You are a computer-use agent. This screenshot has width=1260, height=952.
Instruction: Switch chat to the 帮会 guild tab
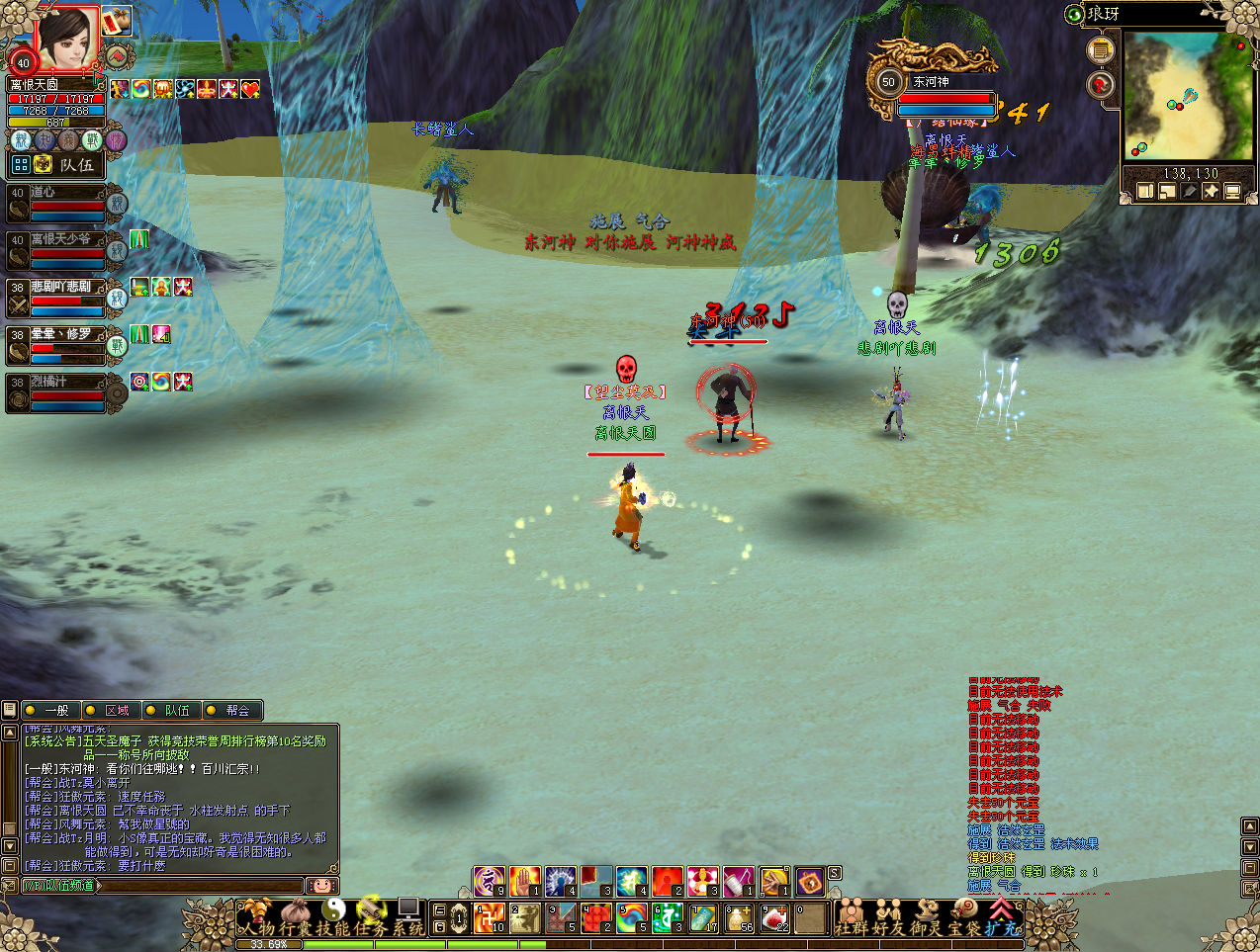(x=236, y=710)
